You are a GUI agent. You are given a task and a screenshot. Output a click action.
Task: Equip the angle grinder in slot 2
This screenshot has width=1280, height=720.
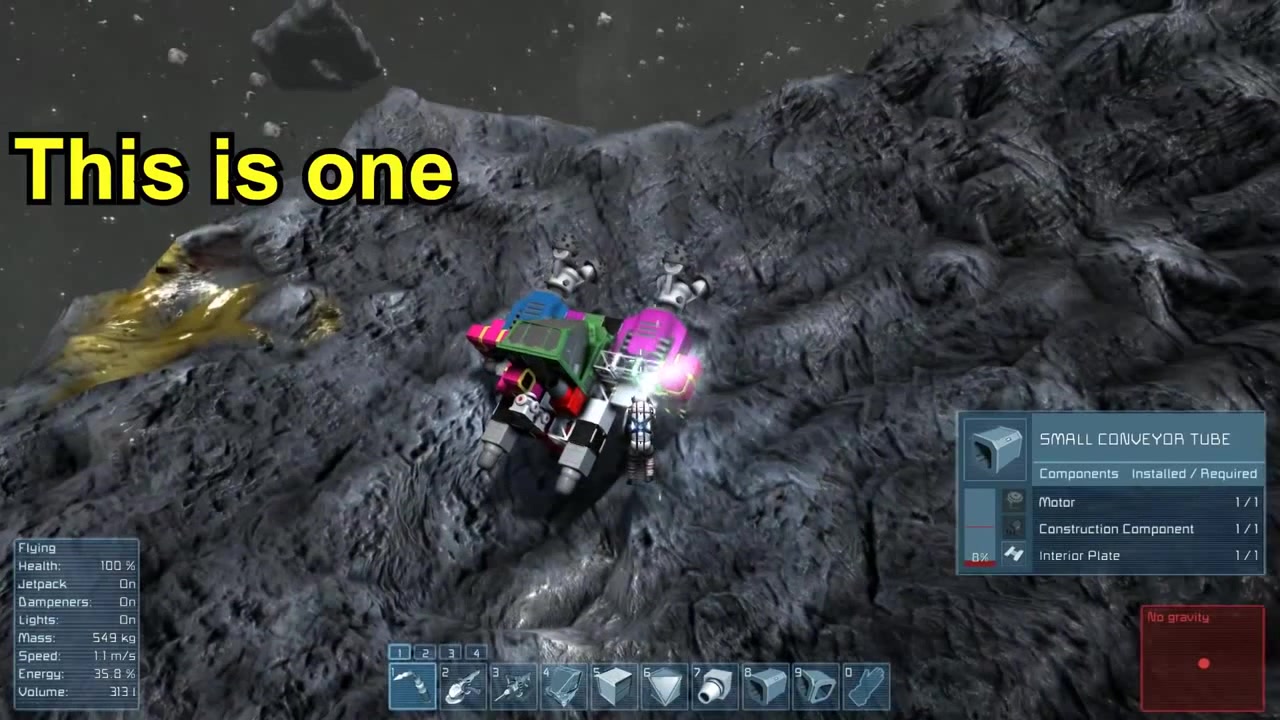tap(463, 686)
